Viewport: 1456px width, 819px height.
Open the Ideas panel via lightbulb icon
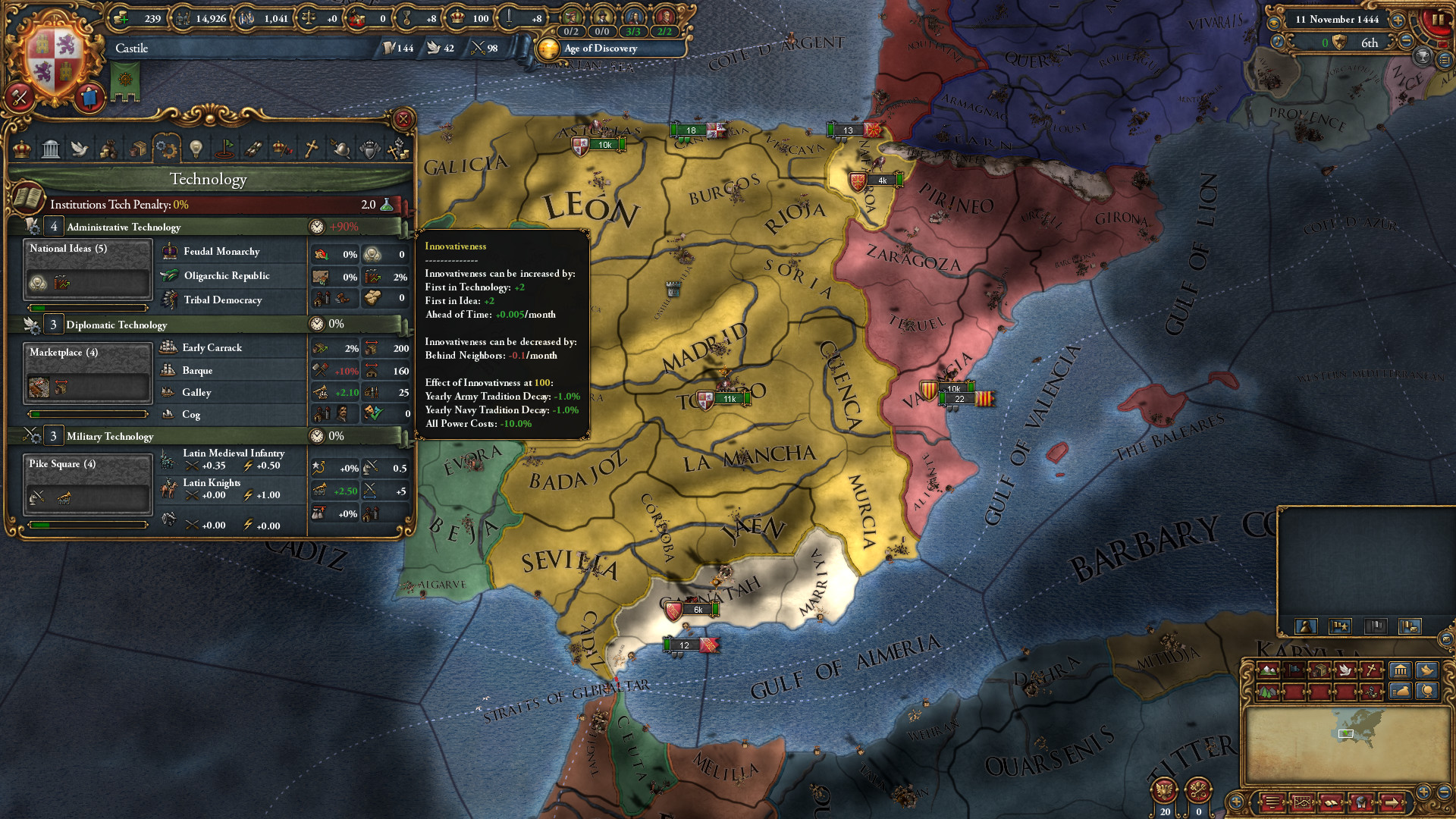[x=195, y=149]
